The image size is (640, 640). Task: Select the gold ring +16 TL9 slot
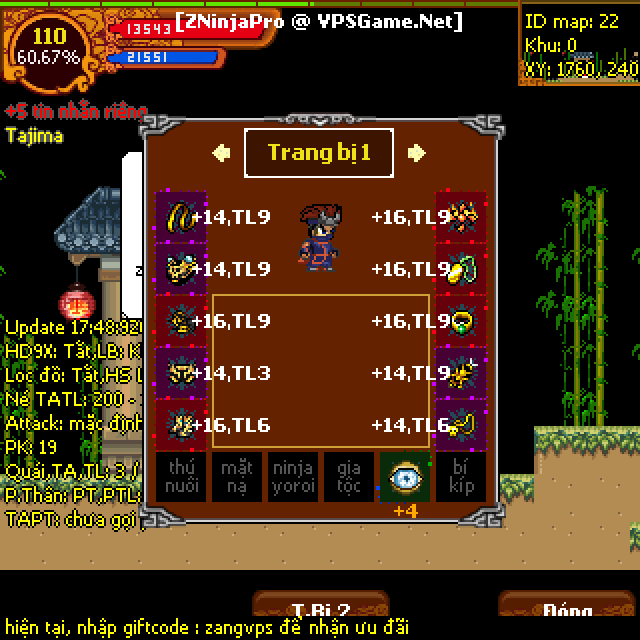pyautogui.click(x=461, y=321)
